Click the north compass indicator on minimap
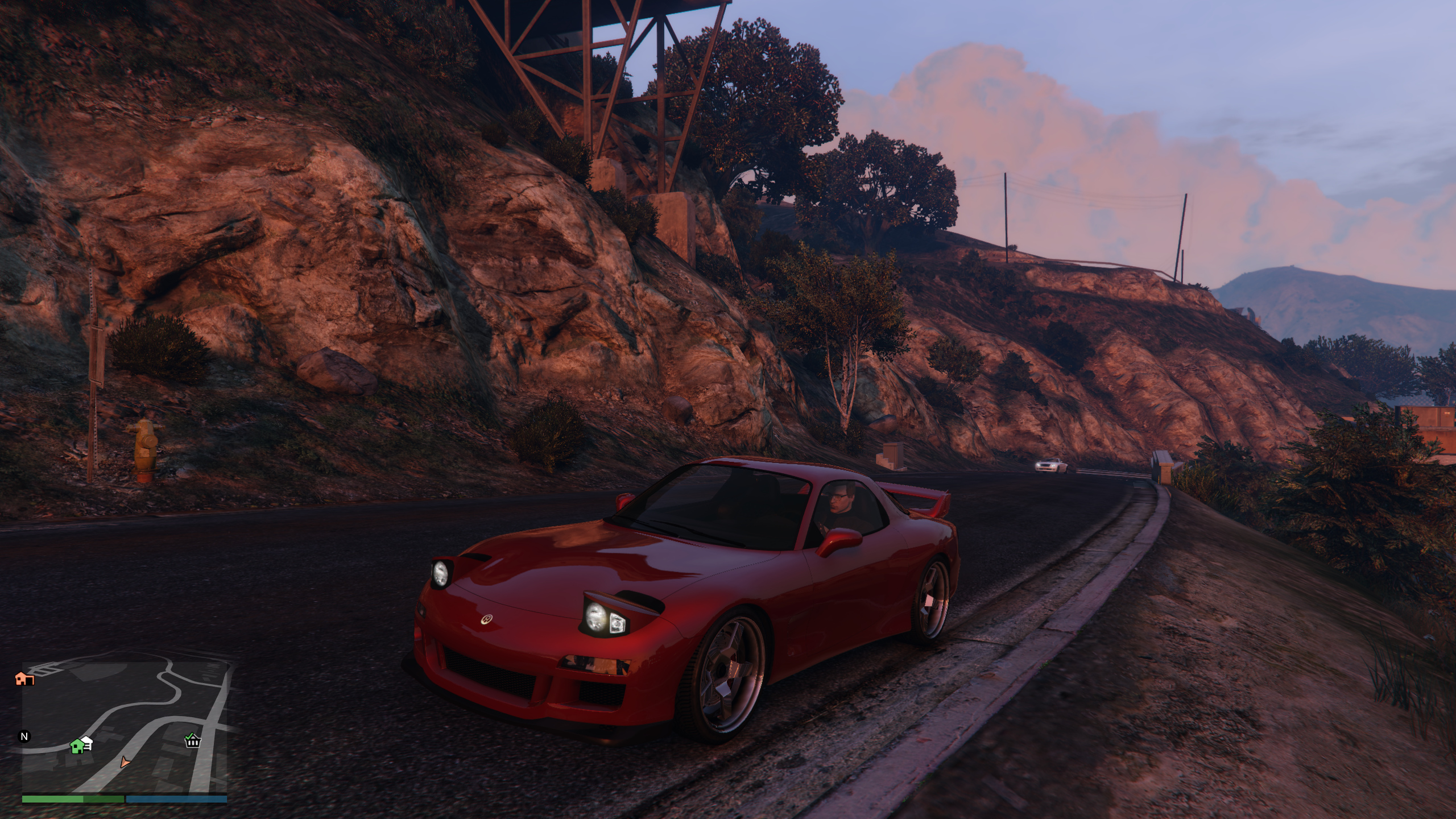The image size is (1456, 819). click(24, 737)
